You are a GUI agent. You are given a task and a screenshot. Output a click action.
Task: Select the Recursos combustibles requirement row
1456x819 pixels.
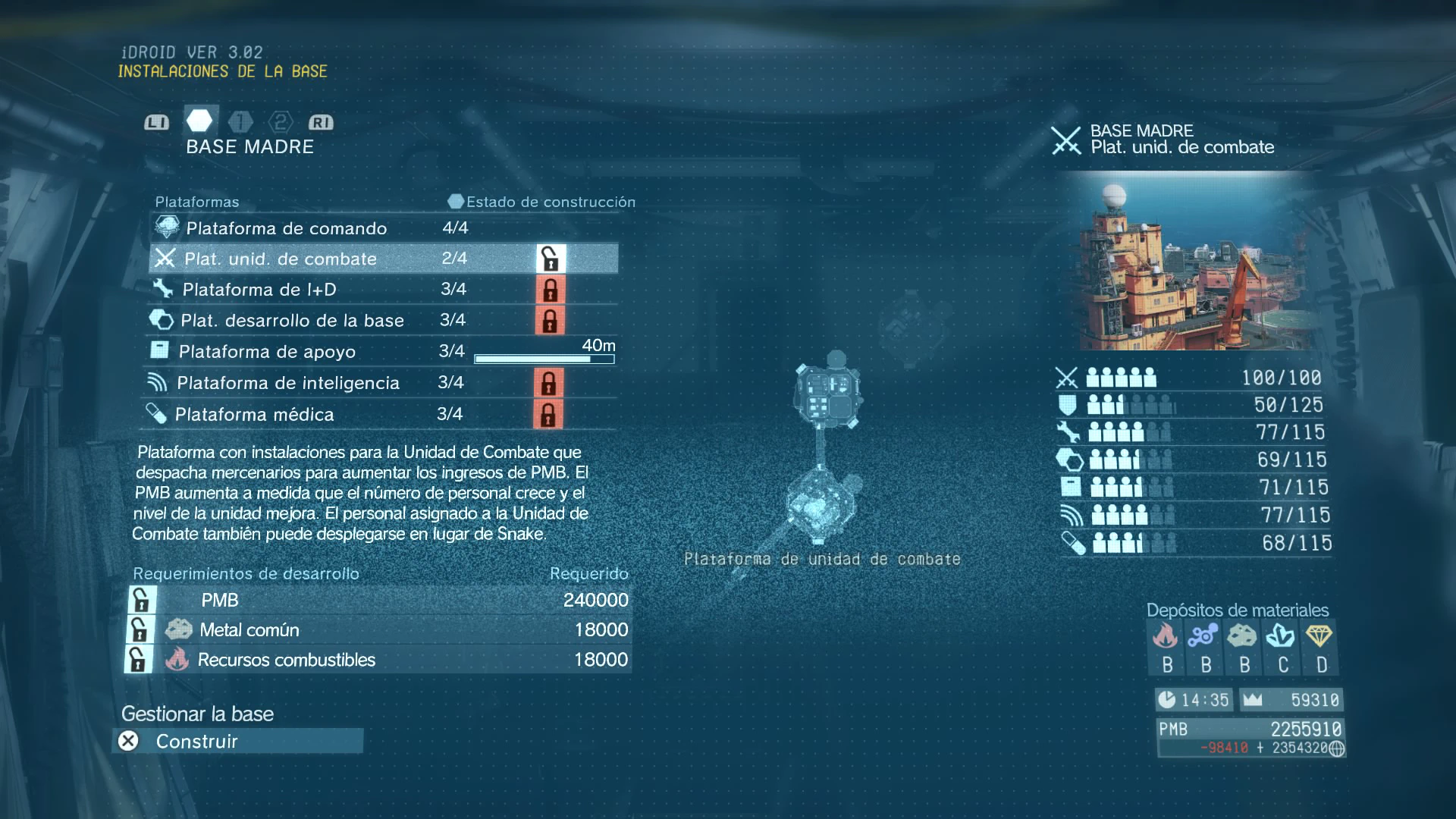(379, 660)
